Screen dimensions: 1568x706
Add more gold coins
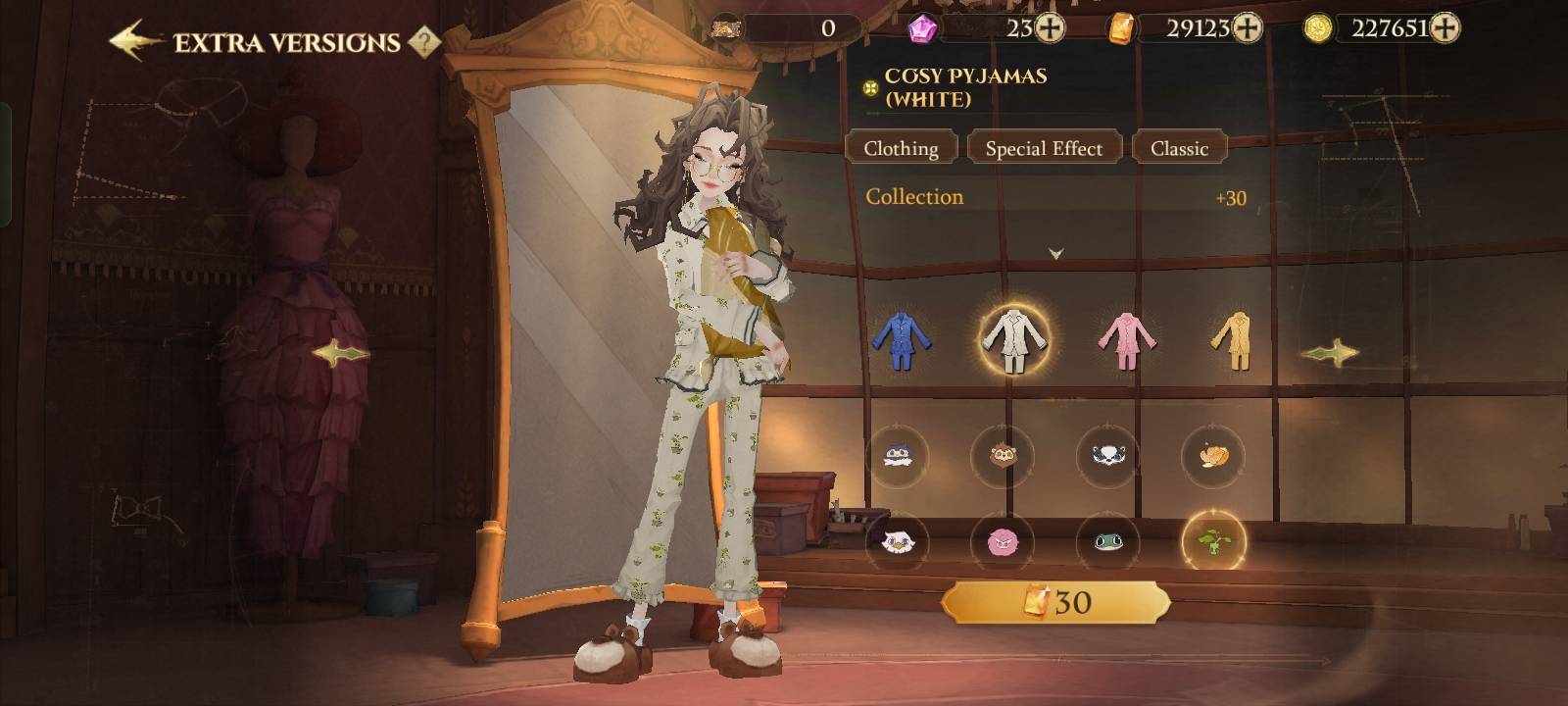[x=1445, y=28]
